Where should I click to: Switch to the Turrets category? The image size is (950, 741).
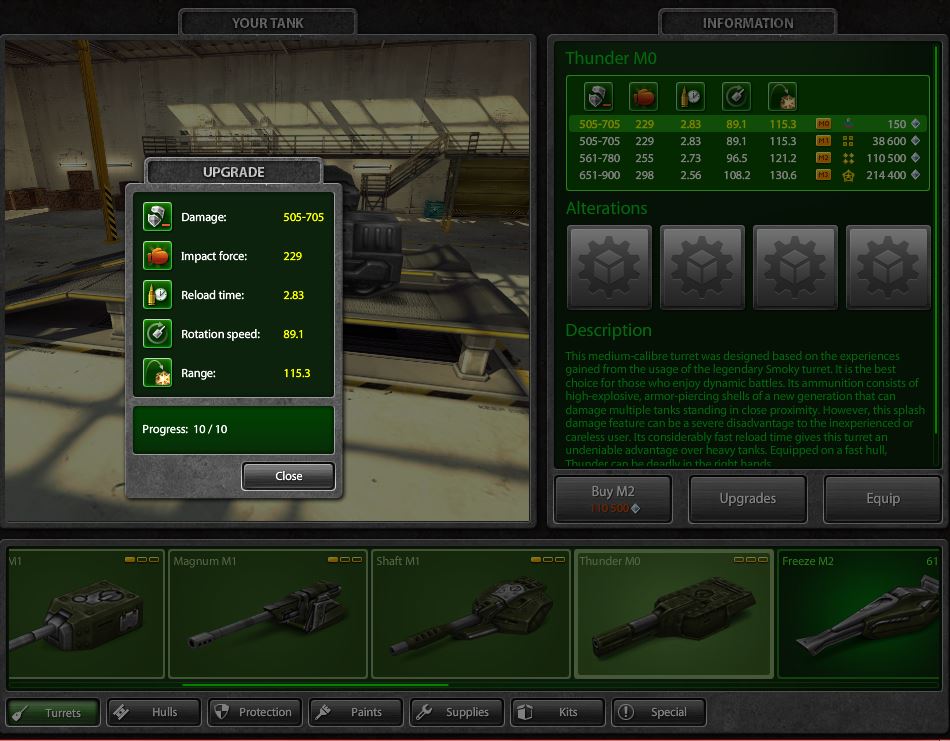54,712
